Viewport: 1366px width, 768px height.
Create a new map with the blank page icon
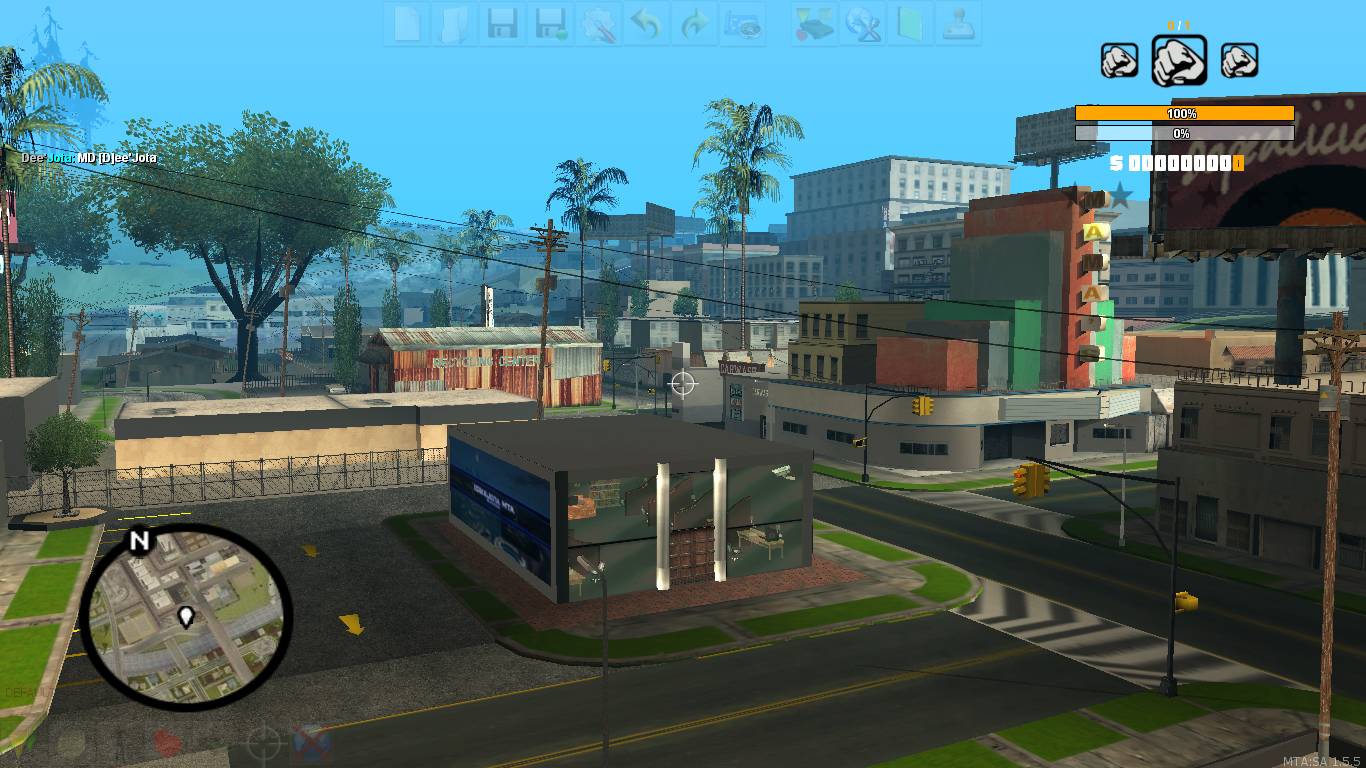407,25
